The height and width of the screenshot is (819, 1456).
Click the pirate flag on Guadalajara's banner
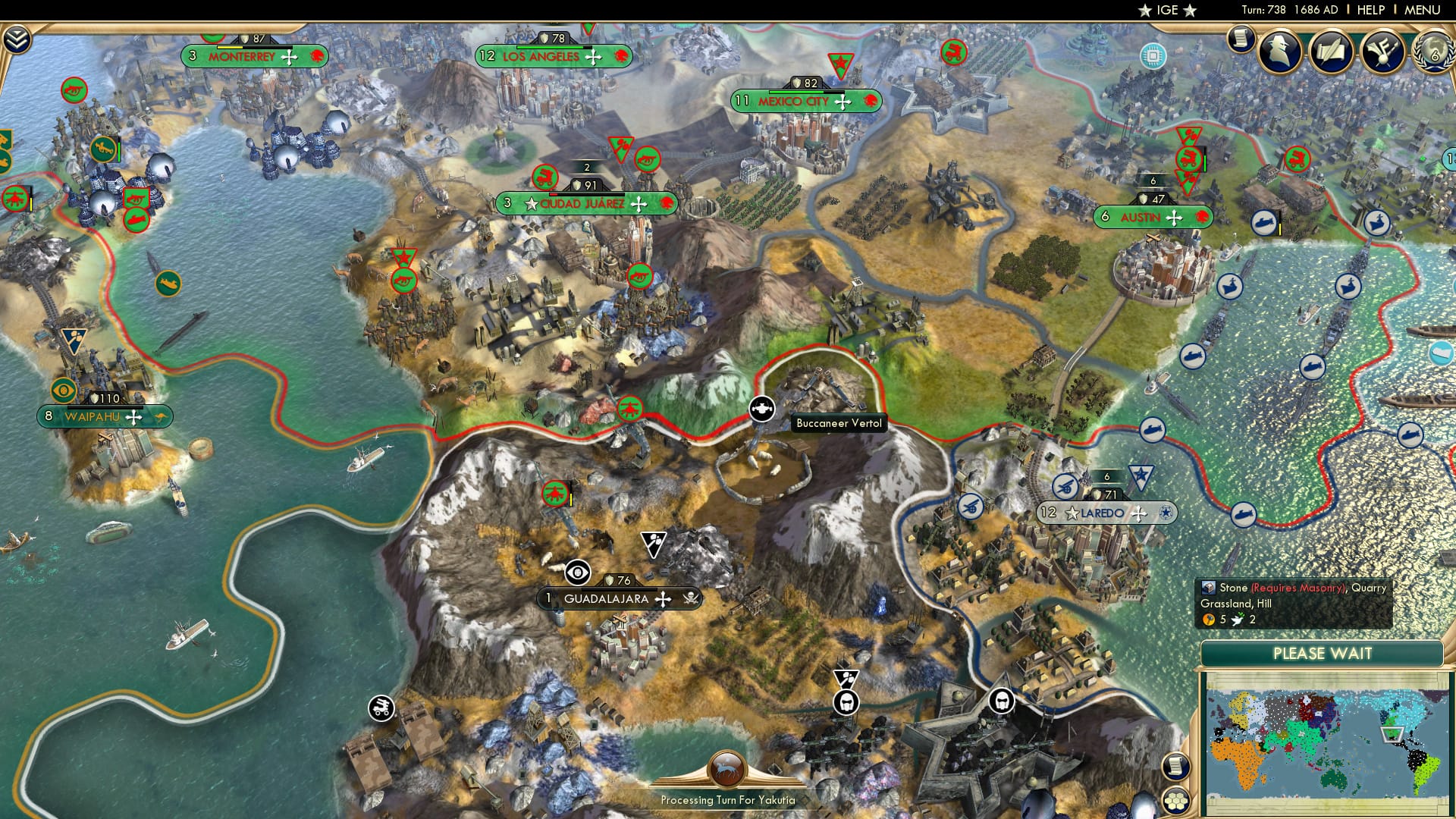click(692, 599)
